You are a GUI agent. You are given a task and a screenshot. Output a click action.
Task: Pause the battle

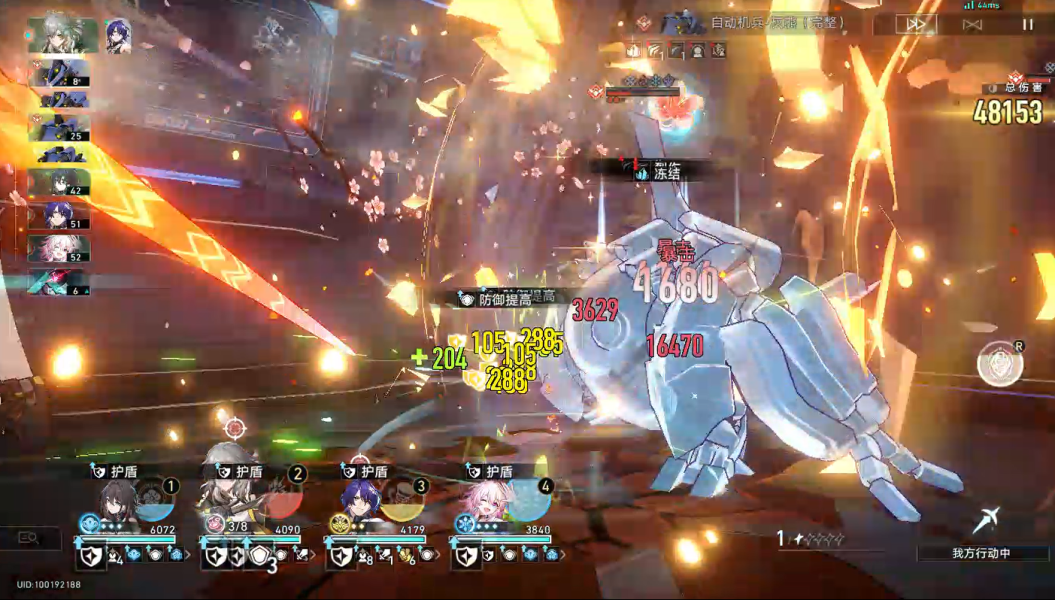click(1028, 25)
